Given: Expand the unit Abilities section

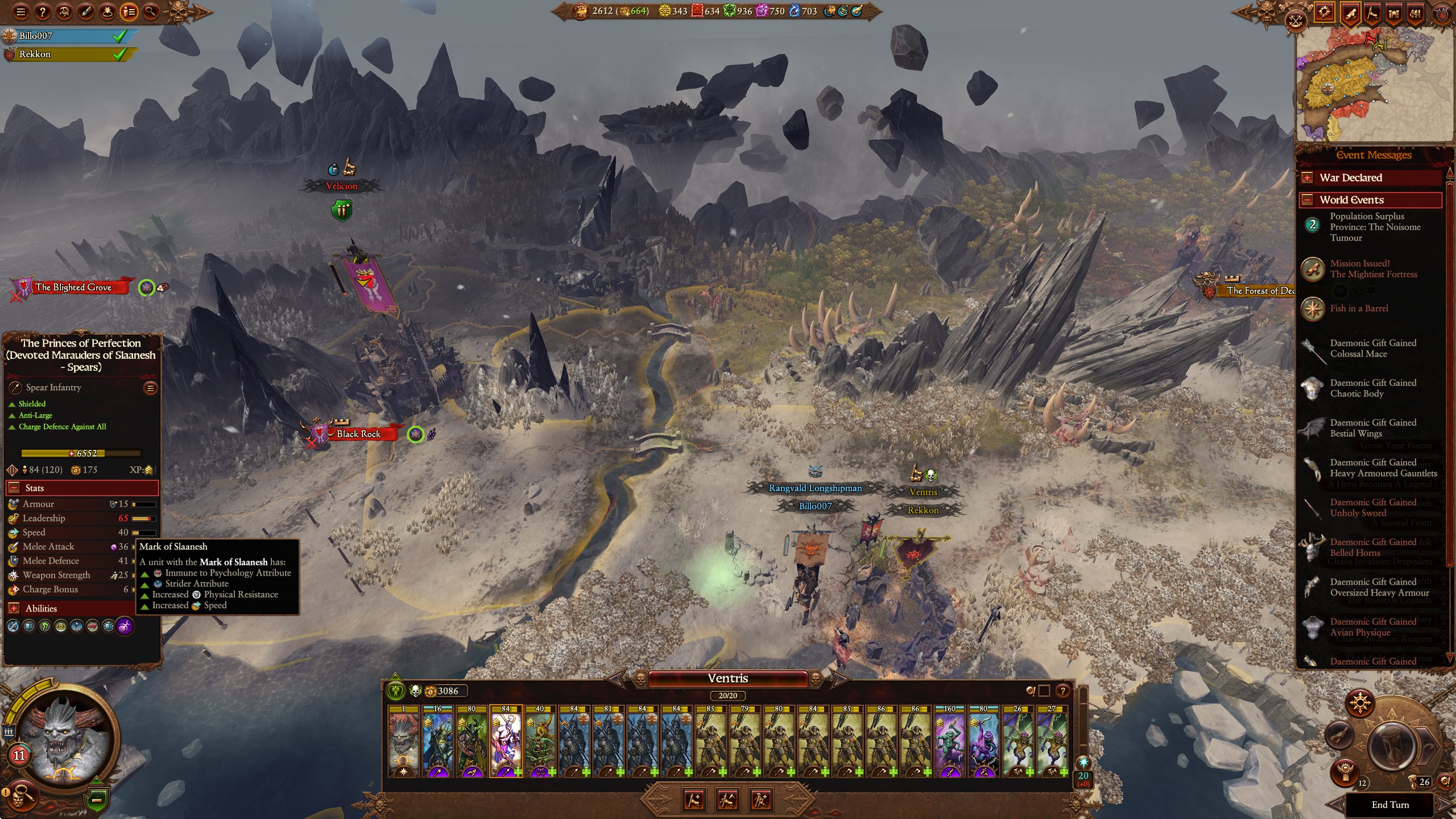Looking at the screenshot, I should point(14,609).
